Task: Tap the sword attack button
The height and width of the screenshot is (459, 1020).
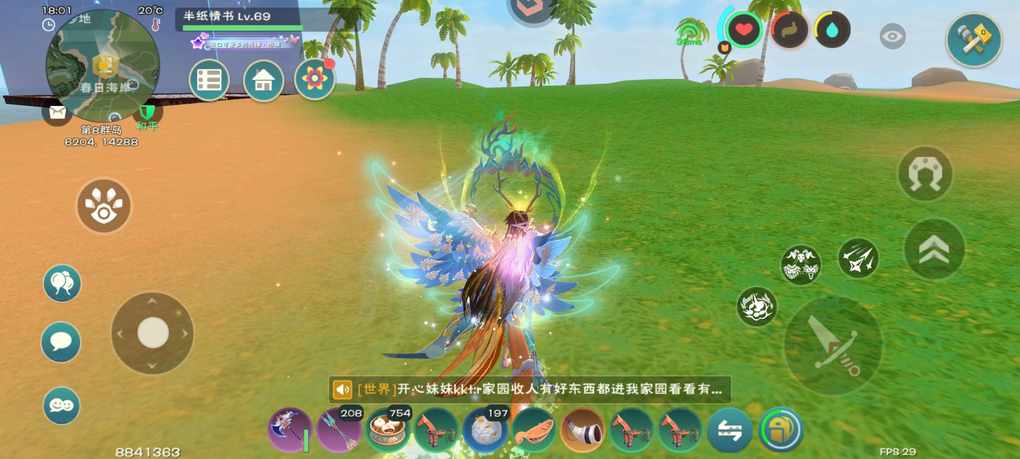Action: coord(831,345)
